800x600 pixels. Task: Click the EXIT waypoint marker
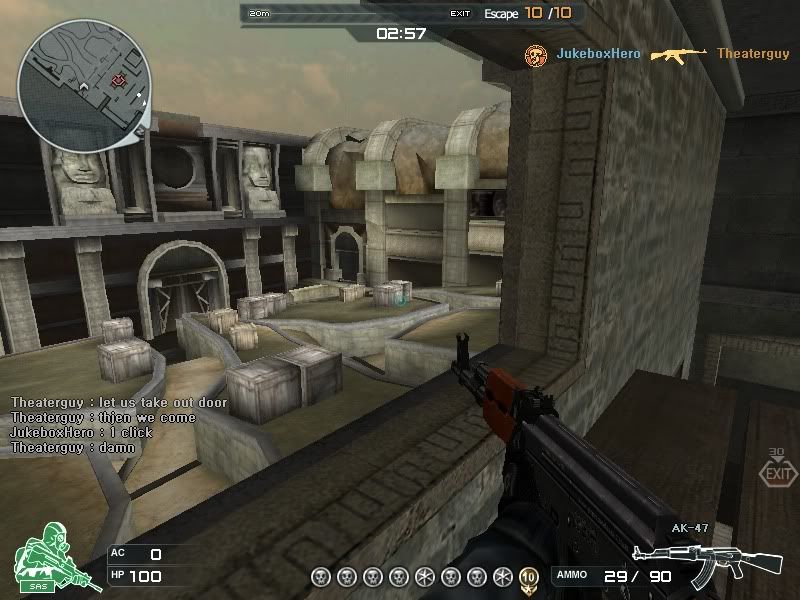(776, 472)
